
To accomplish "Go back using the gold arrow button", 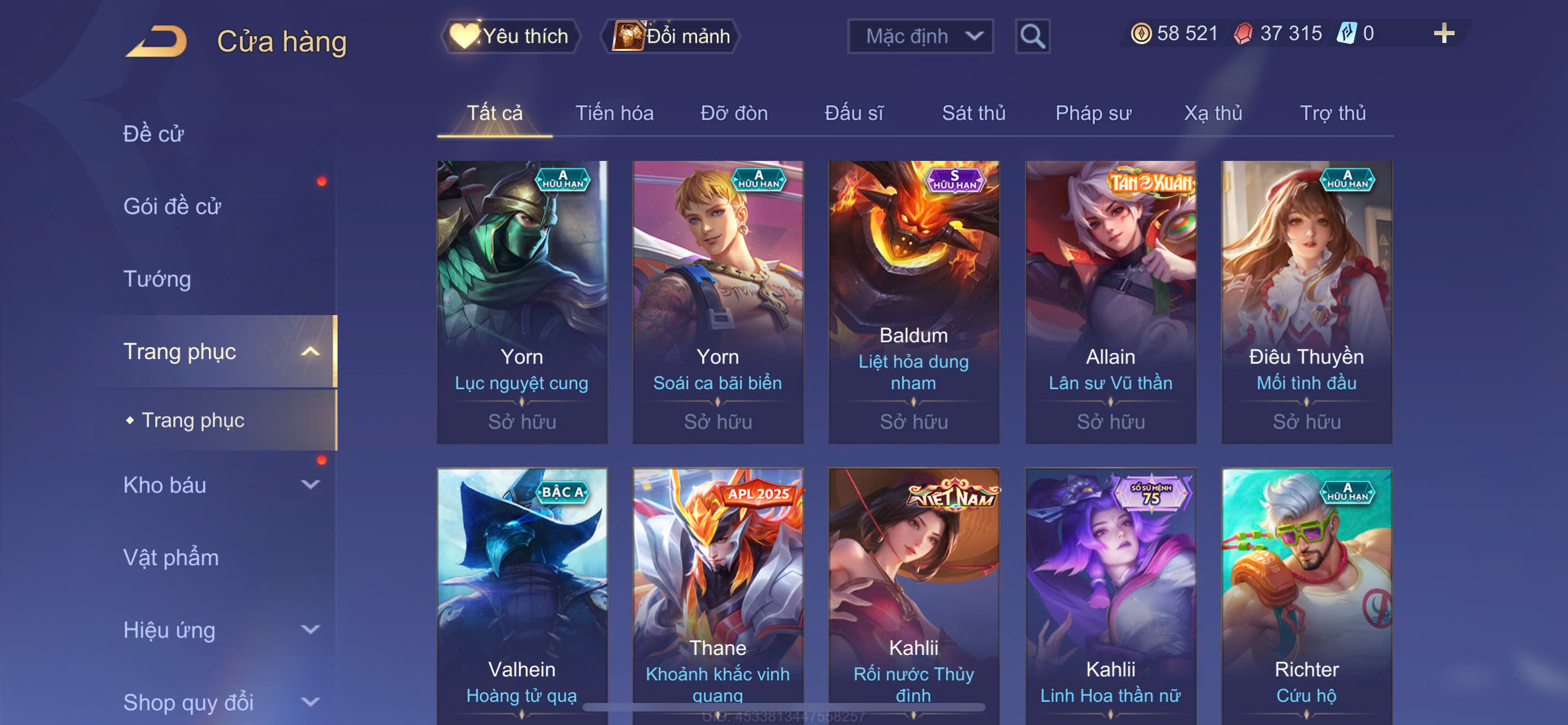I will pyautogui.click(x=157, y=41).
